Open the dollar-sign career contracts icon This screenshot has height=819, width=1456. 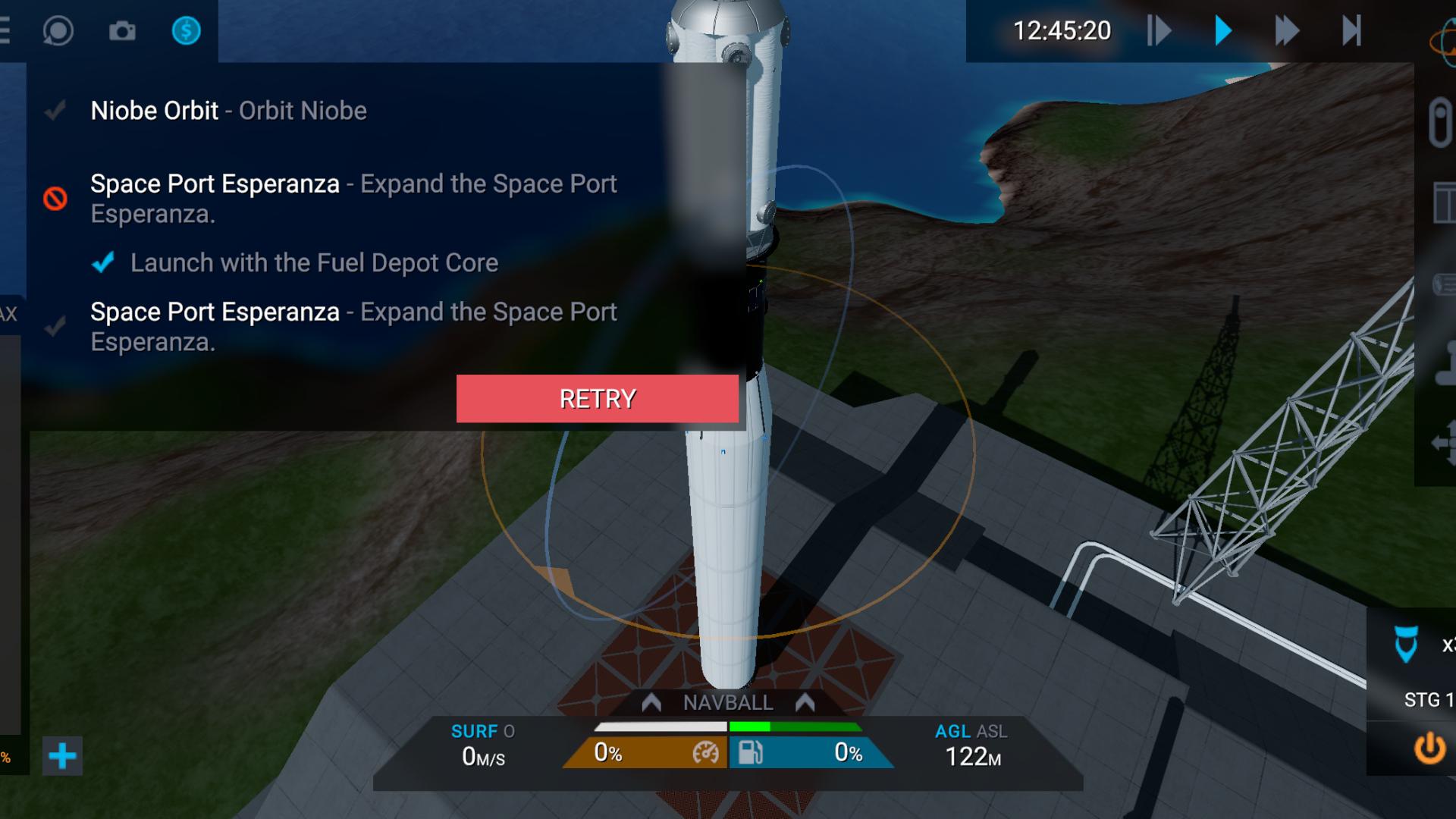186,31
